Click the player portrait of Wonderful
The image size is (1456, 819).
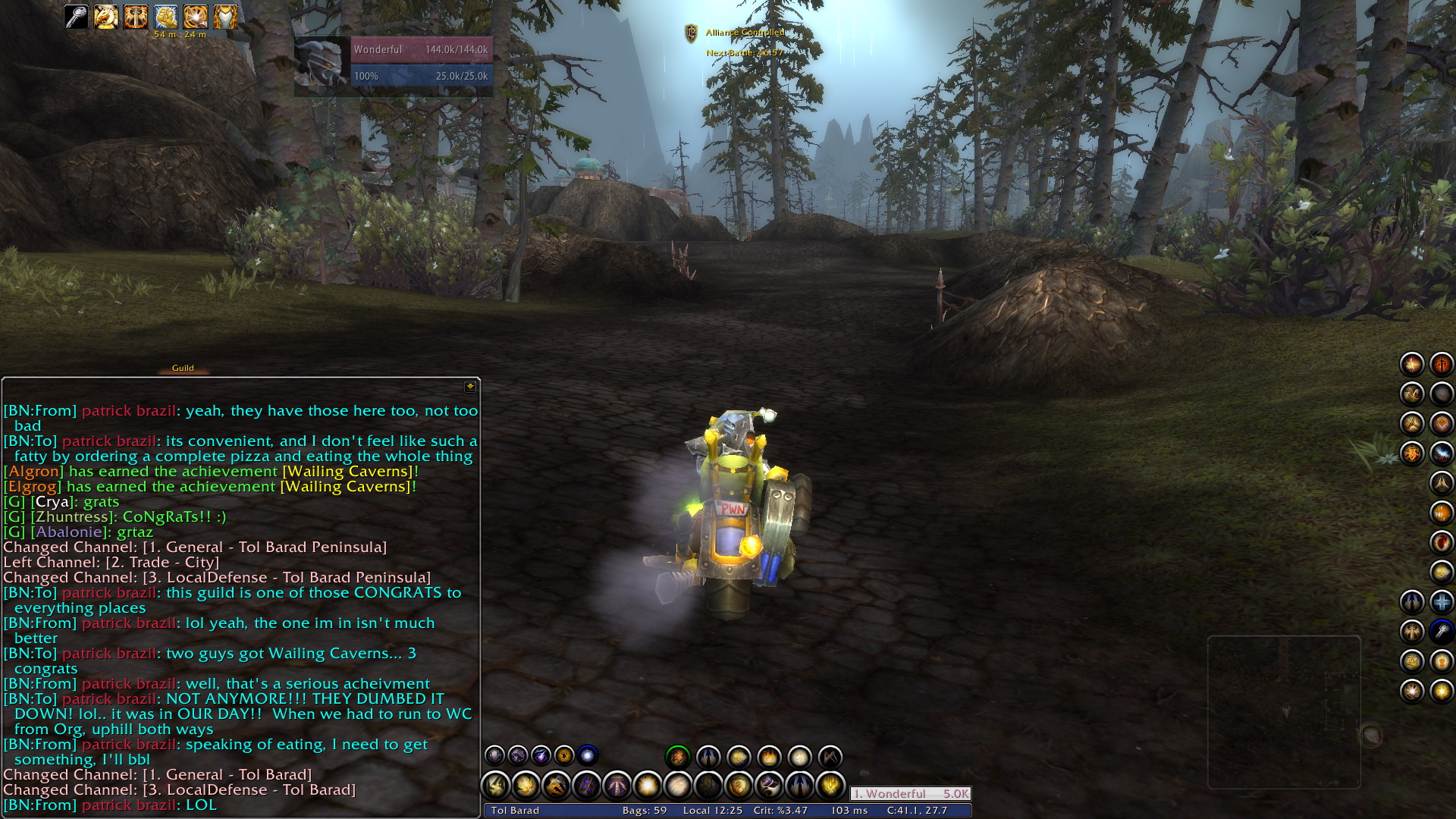click(x=322, y=65)
